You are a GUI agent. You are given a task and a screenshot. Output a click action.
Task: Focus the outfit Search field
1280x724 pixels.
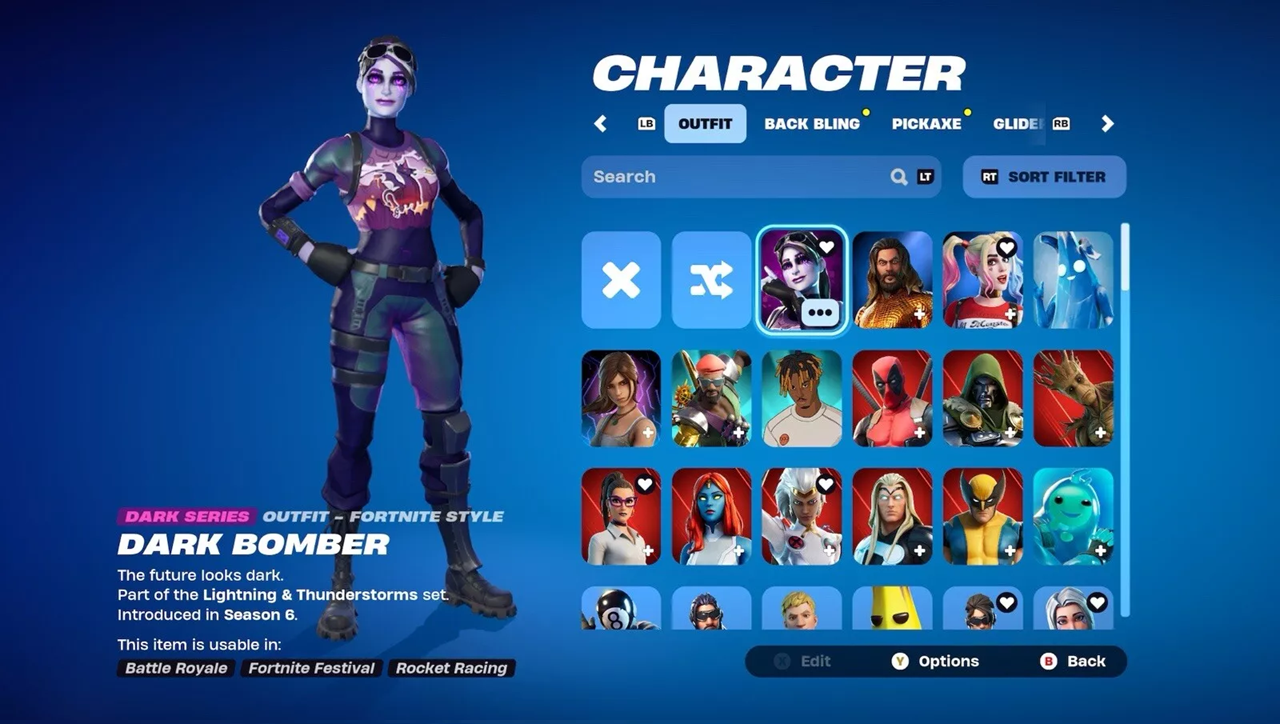pyautogui.click(x=740, y=177)
